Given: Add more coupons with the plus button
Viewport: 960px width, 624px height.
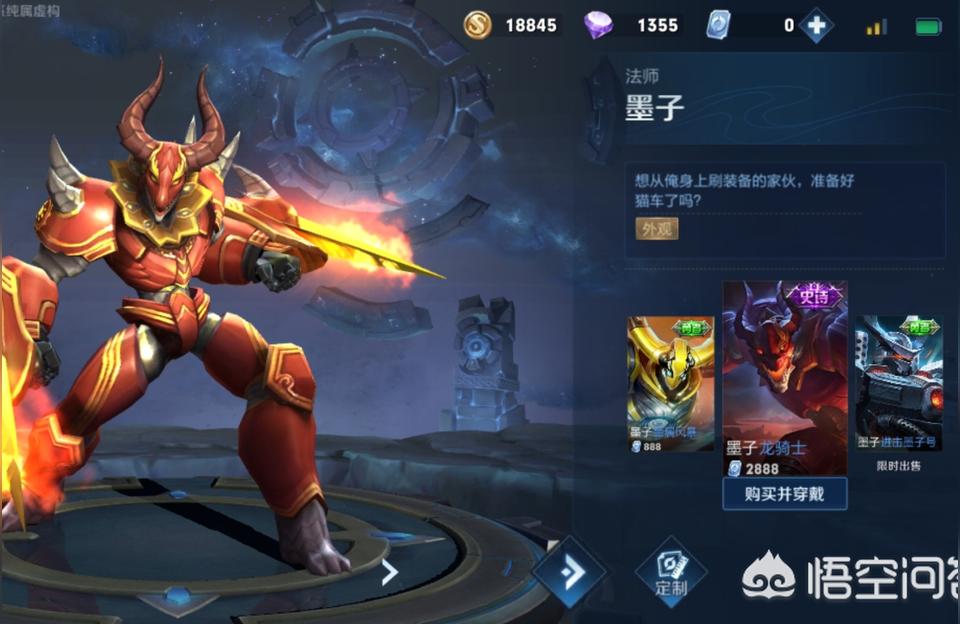Looking at the screenshot, I should point(816,26).
